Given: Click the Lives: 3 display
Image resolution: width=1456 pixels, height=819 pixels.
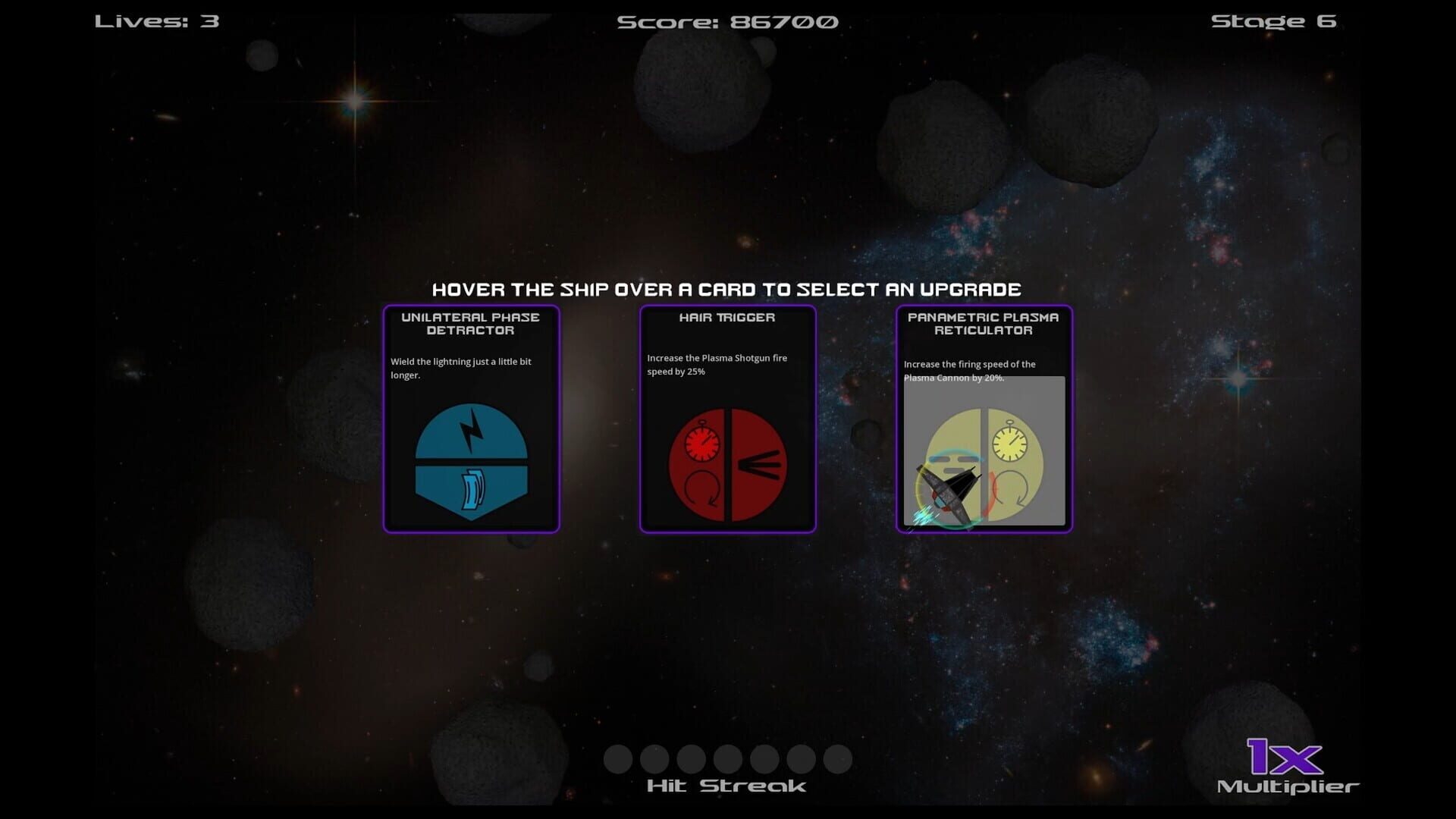Looking at the screenshot, I should (155, 20).
